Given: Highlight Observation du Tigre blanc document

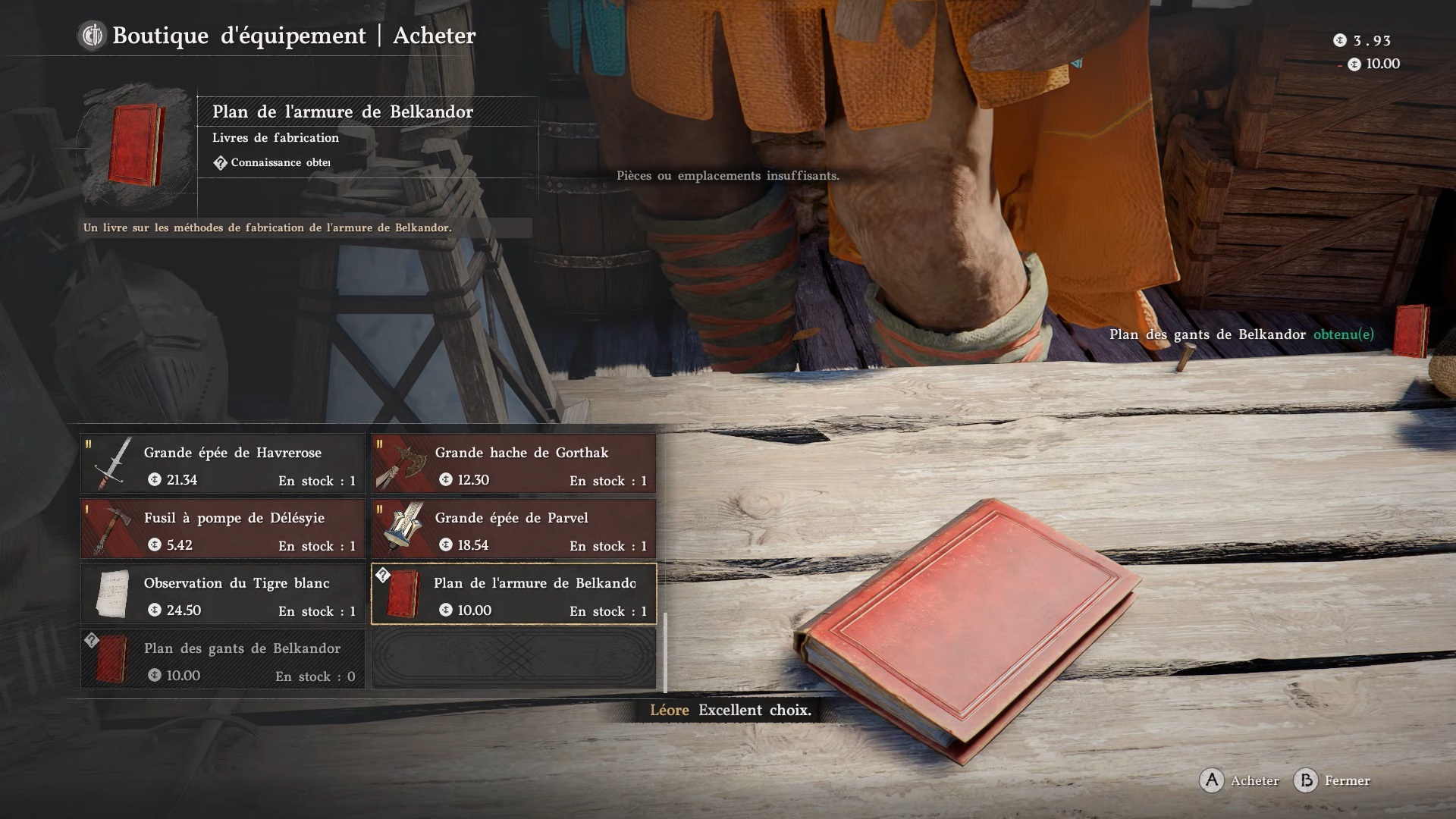Looking at the screenshot, I should [x=223, y=595].
